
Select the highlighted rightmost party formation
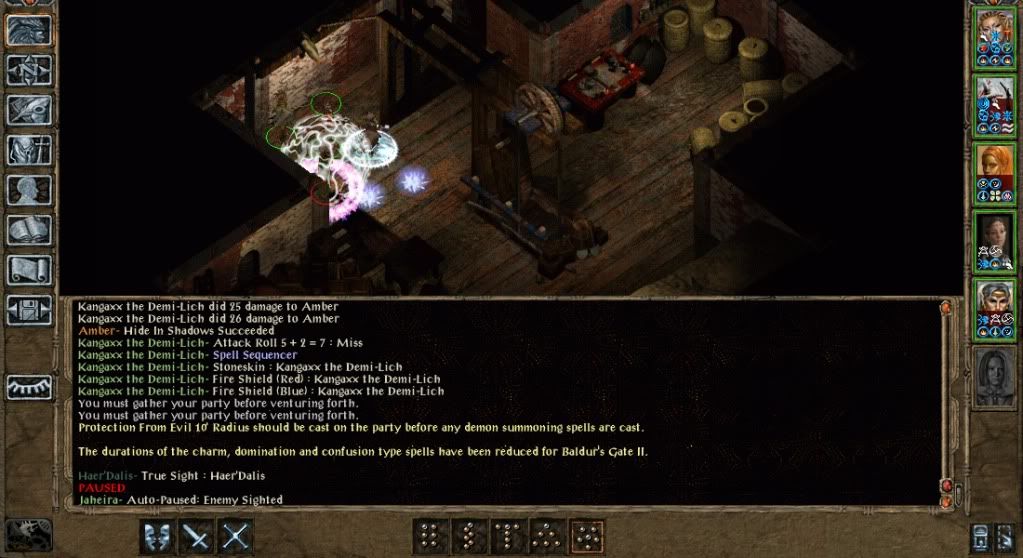pyautogui.click(x=587, y=536)
